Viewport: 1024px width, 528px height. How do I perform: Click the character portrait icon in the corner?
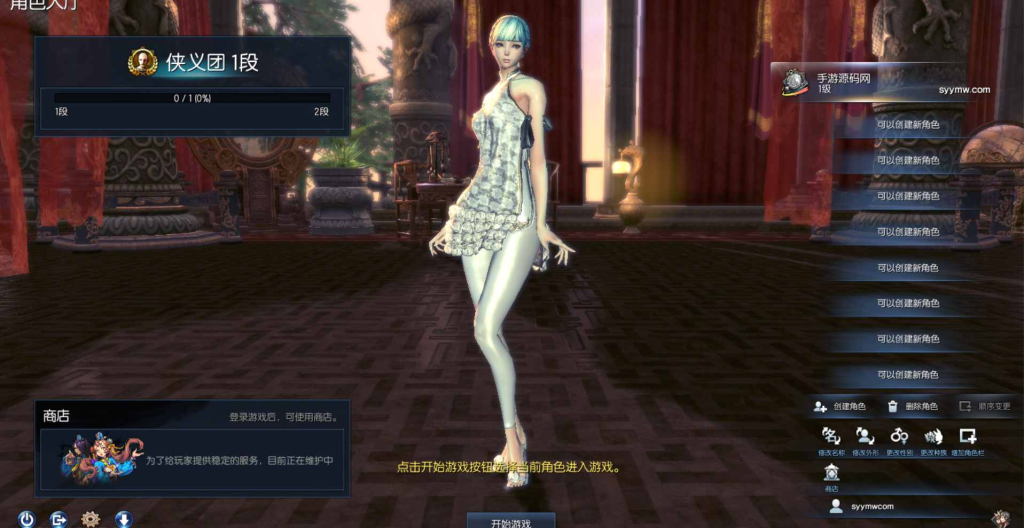1000,518
